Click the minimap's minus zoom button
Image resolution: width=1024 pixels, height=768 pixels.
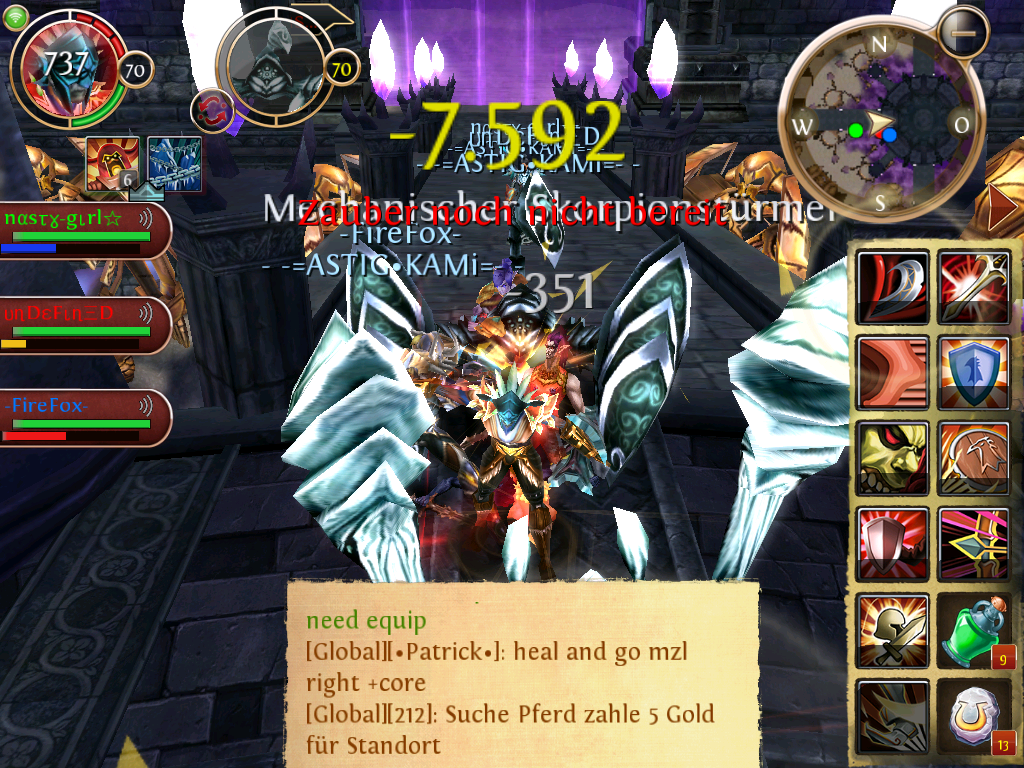coord(964,32)
